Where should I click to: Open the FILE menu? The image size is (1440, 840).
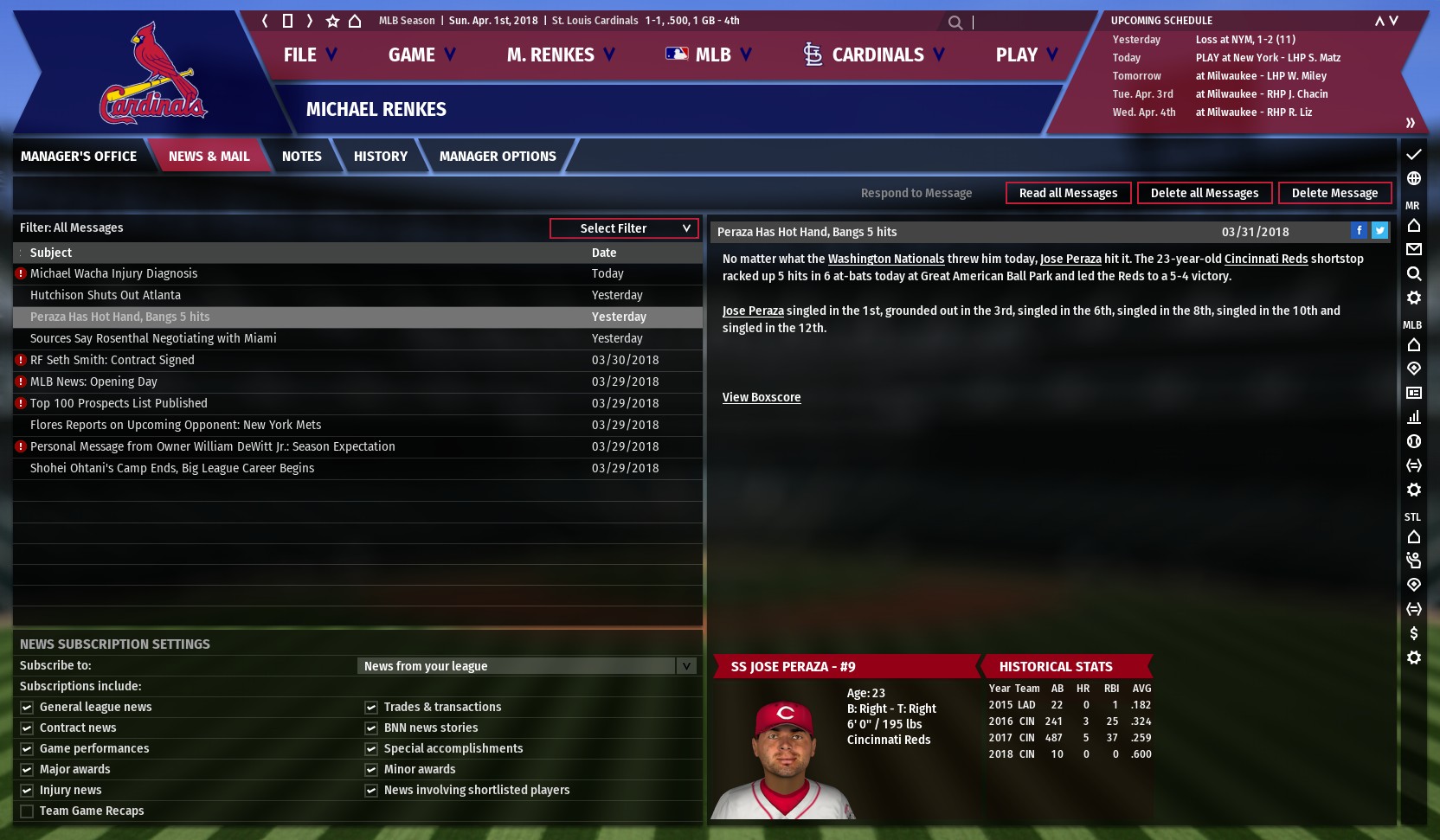309,55
